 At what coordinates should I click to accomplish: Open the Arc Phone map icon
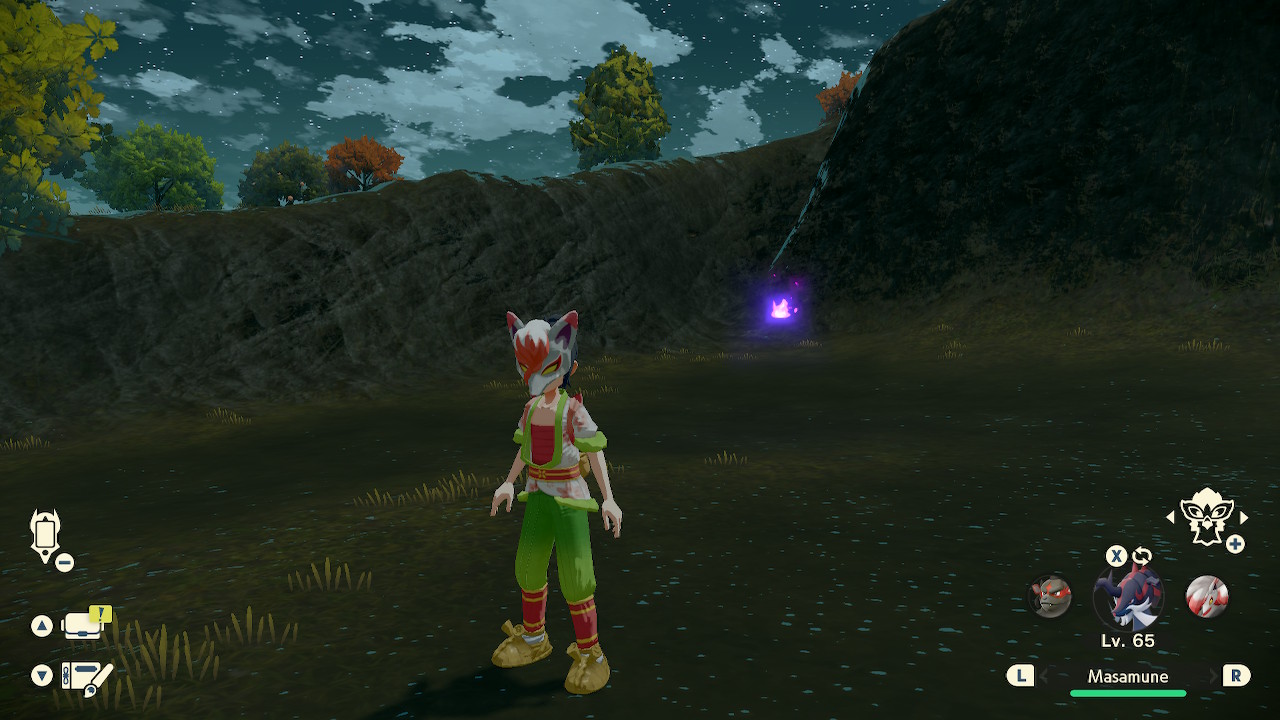(x=46, y=533)
